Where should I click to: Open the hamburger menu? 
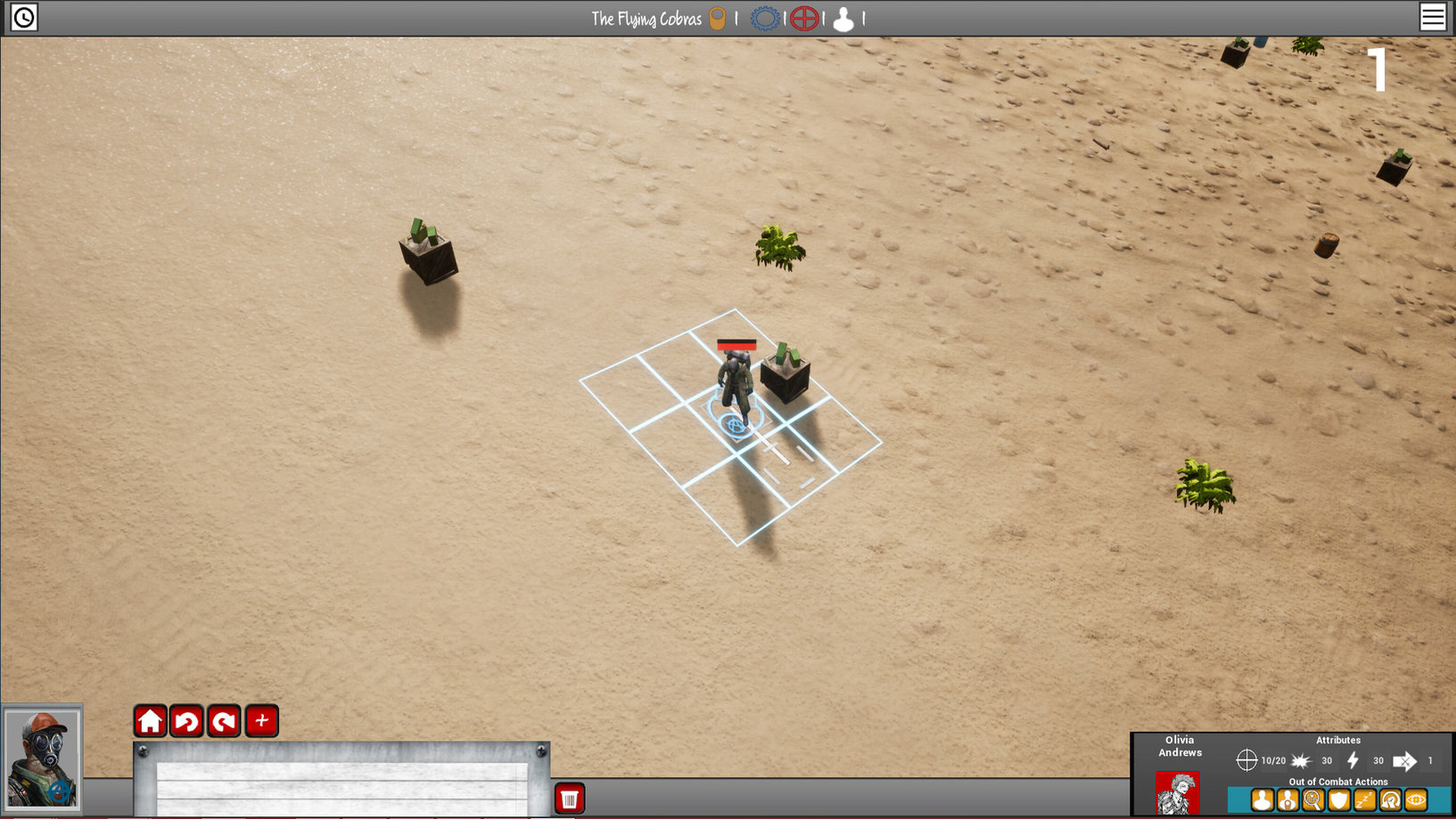coord(1432,17)
